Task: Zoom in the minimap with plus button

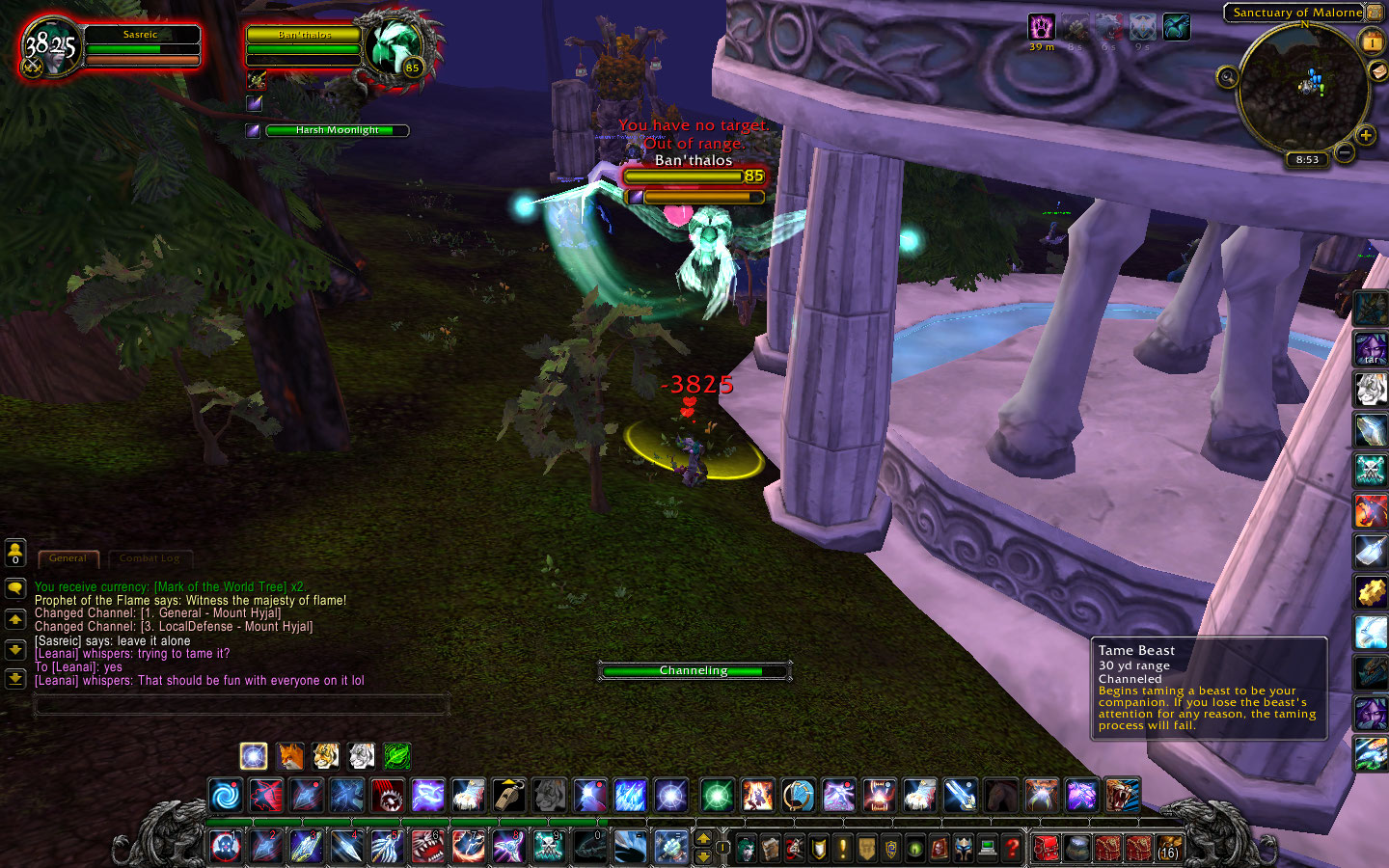Action: tap(1366, 135)
